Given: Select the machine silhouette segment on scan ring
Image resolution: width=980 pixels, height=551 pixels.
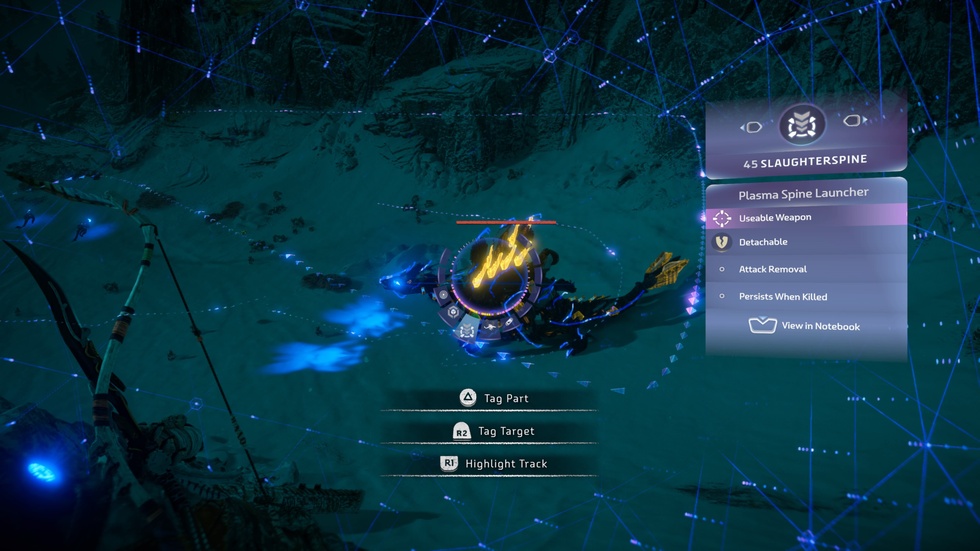Looking at the screenshot, I should tap(490, 325).
